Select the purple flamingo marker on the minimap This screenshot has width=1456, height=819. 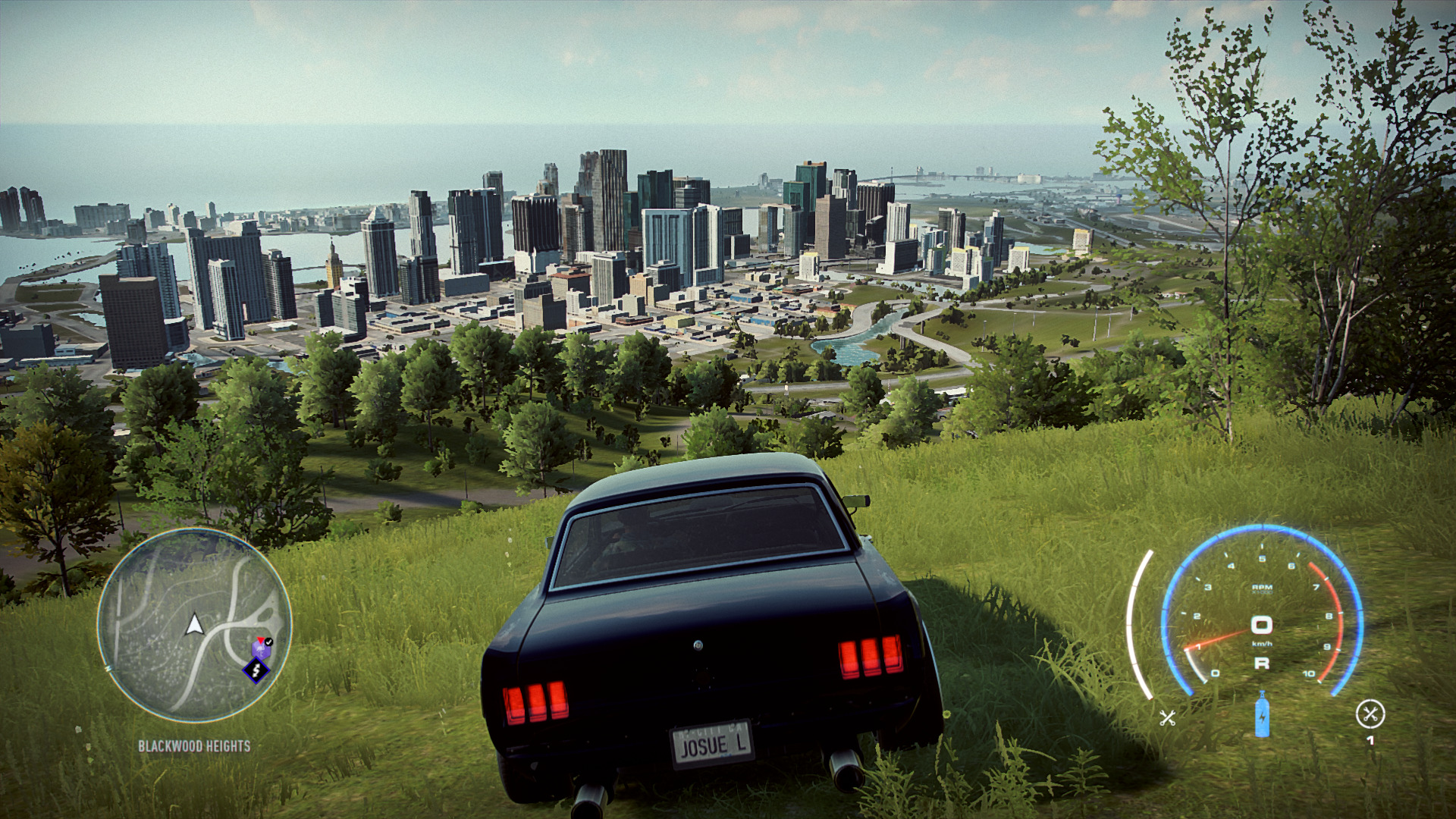(x=260, y=649)
